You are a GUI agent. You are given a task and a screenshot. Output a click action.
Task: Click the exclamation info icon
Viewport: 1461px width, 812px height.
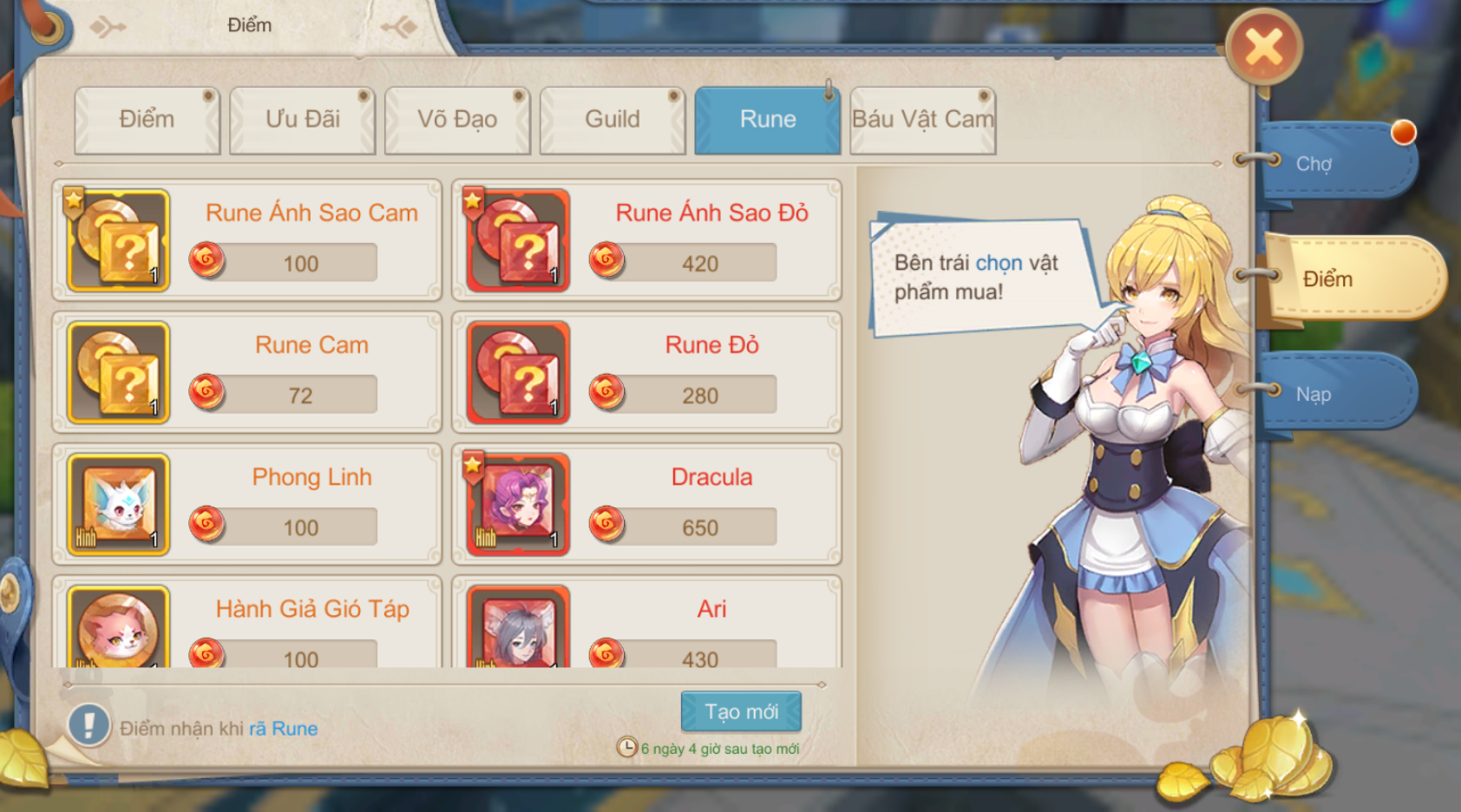pos(88,725)
